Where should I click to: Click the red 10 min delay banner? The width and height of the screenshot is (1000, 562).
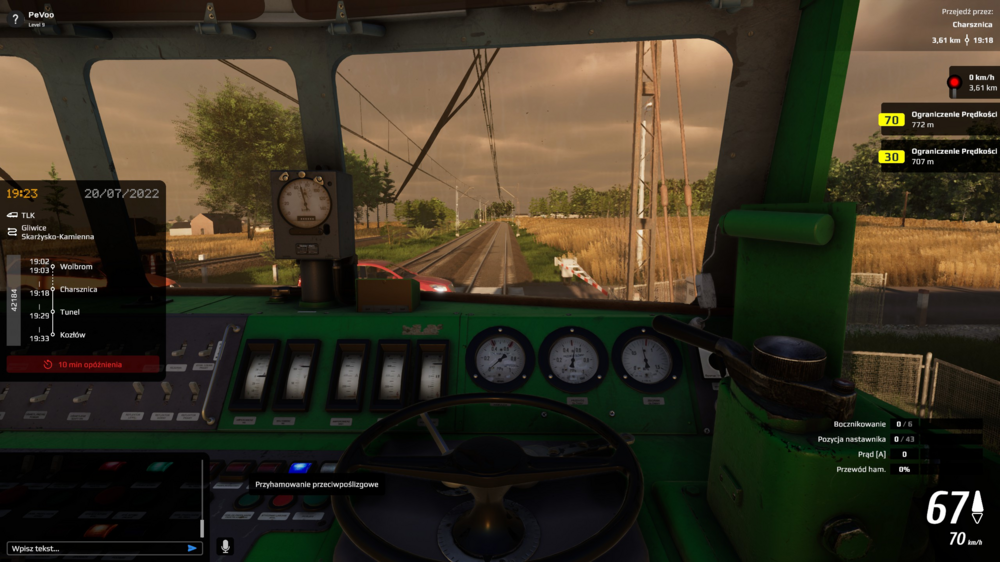pos(83,365)
